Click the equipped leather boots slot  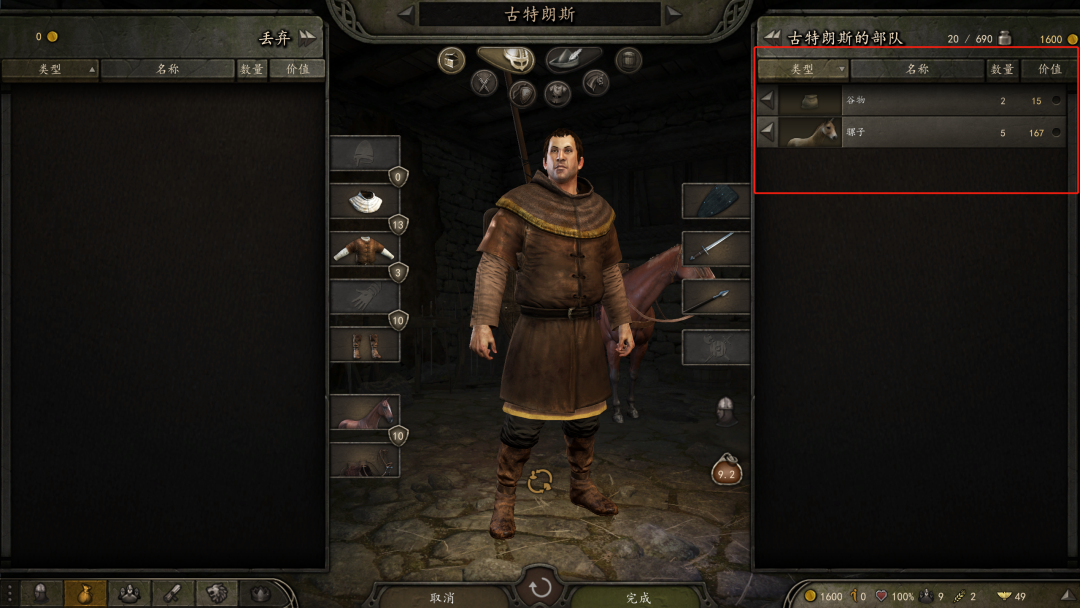365,345
